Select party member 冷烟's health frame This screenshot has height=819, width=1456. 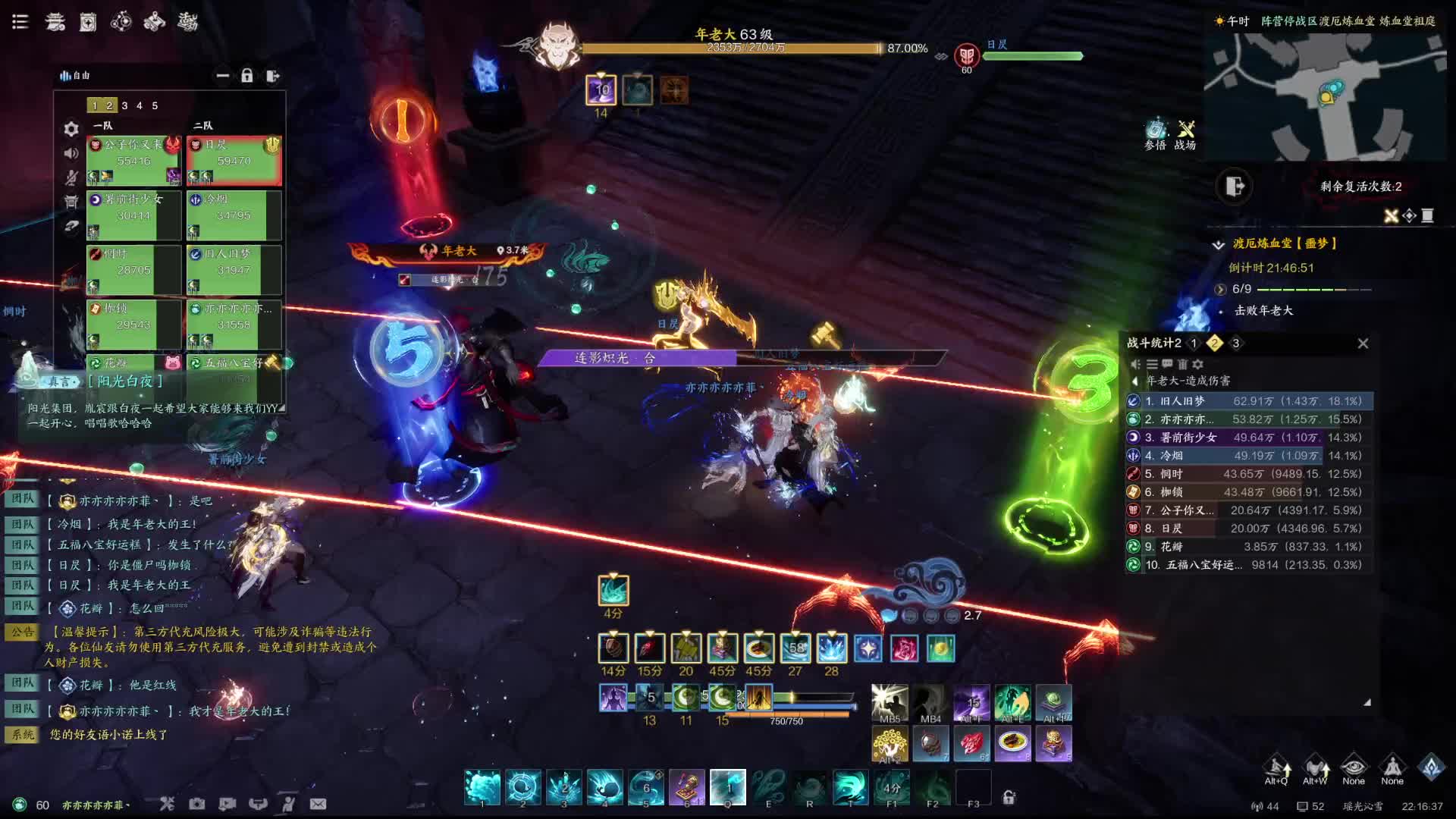(234, 215)
